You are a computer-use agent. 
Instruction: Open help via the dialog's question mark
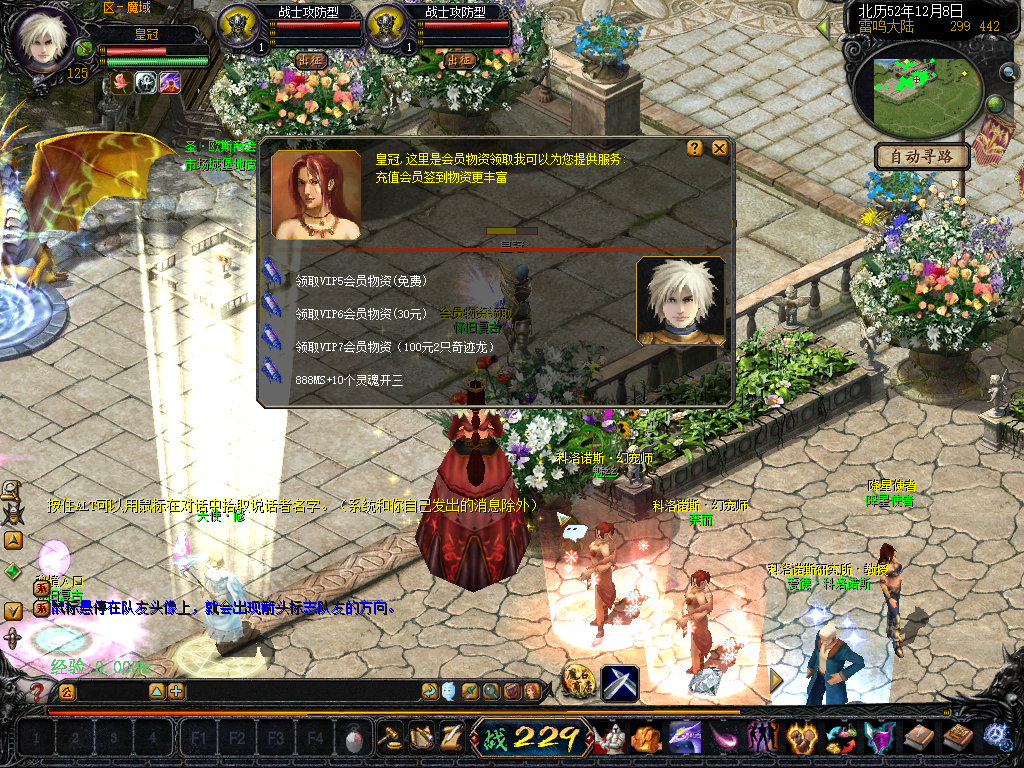(x=695, y=149)
